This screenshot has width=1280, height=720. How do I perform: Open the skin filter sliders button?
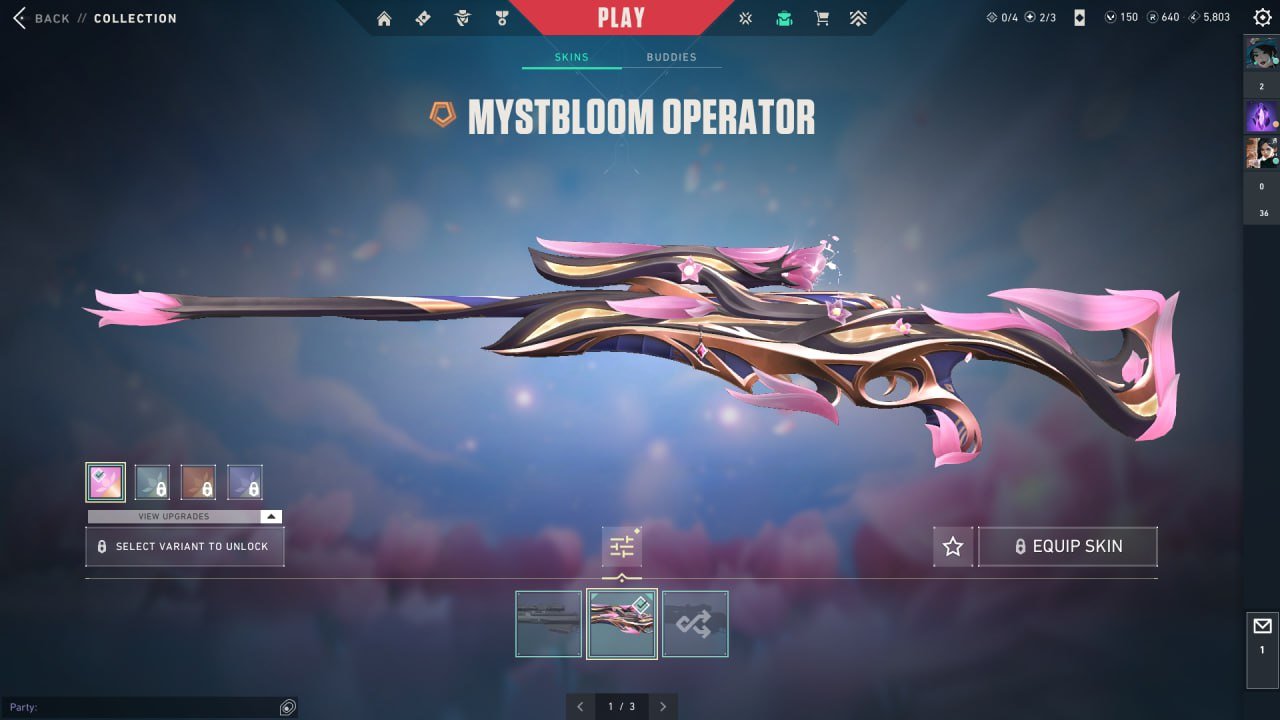pos(622,546)
